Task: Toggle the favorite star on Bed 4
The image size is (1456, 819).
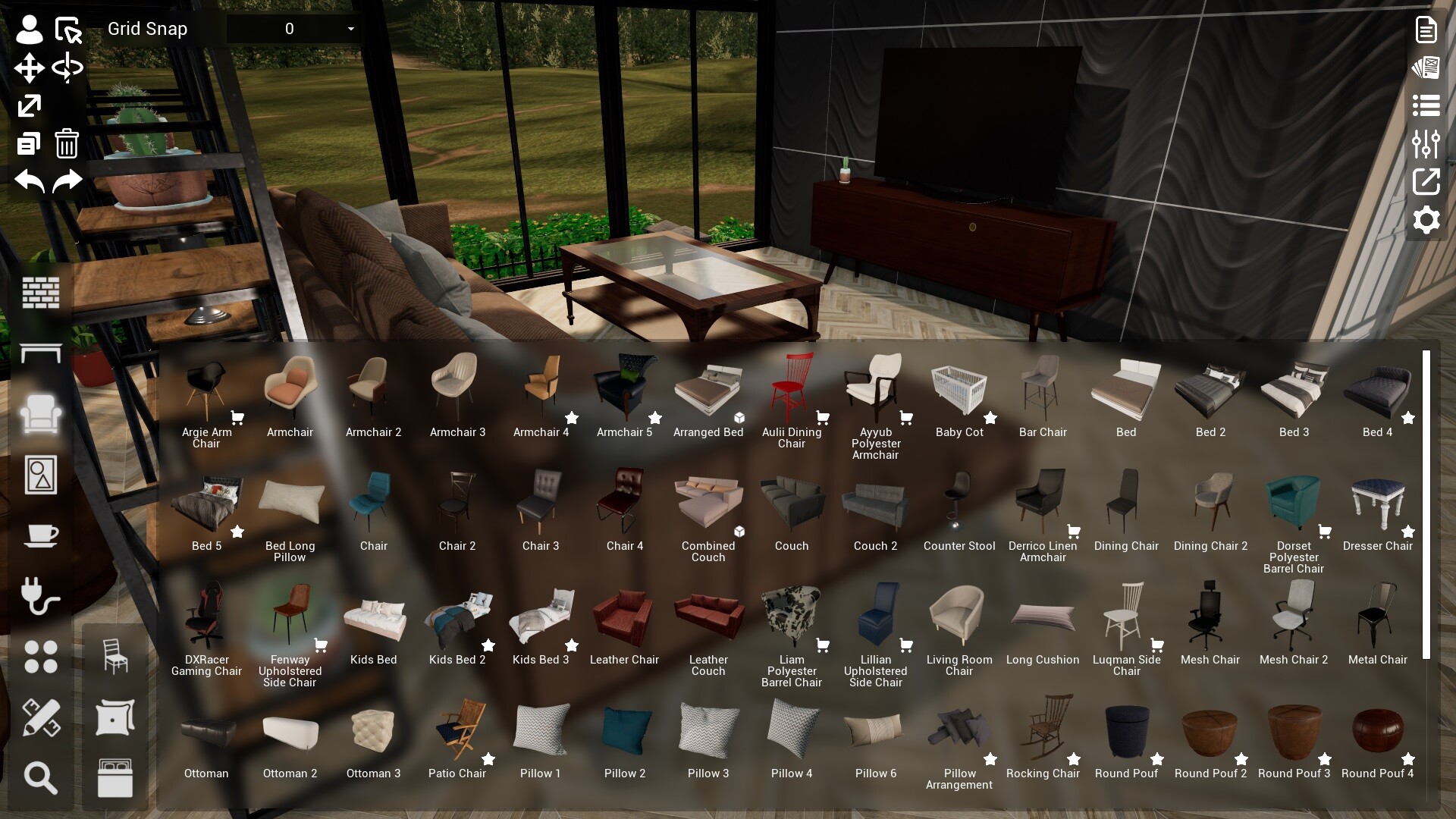Action: click(1409, 418)
